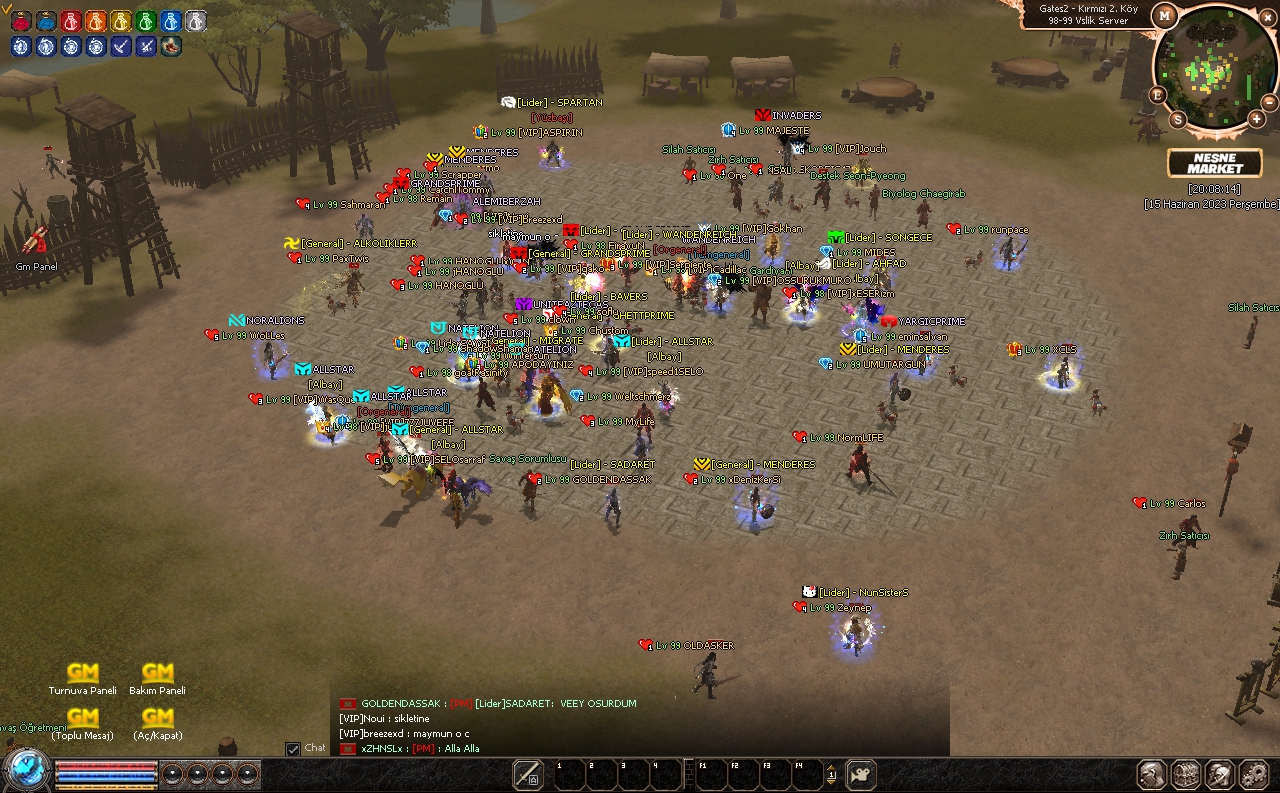Toggle the Chat checkbox
This screenshot has height=793, width=1280.
[x=293, y=748]
